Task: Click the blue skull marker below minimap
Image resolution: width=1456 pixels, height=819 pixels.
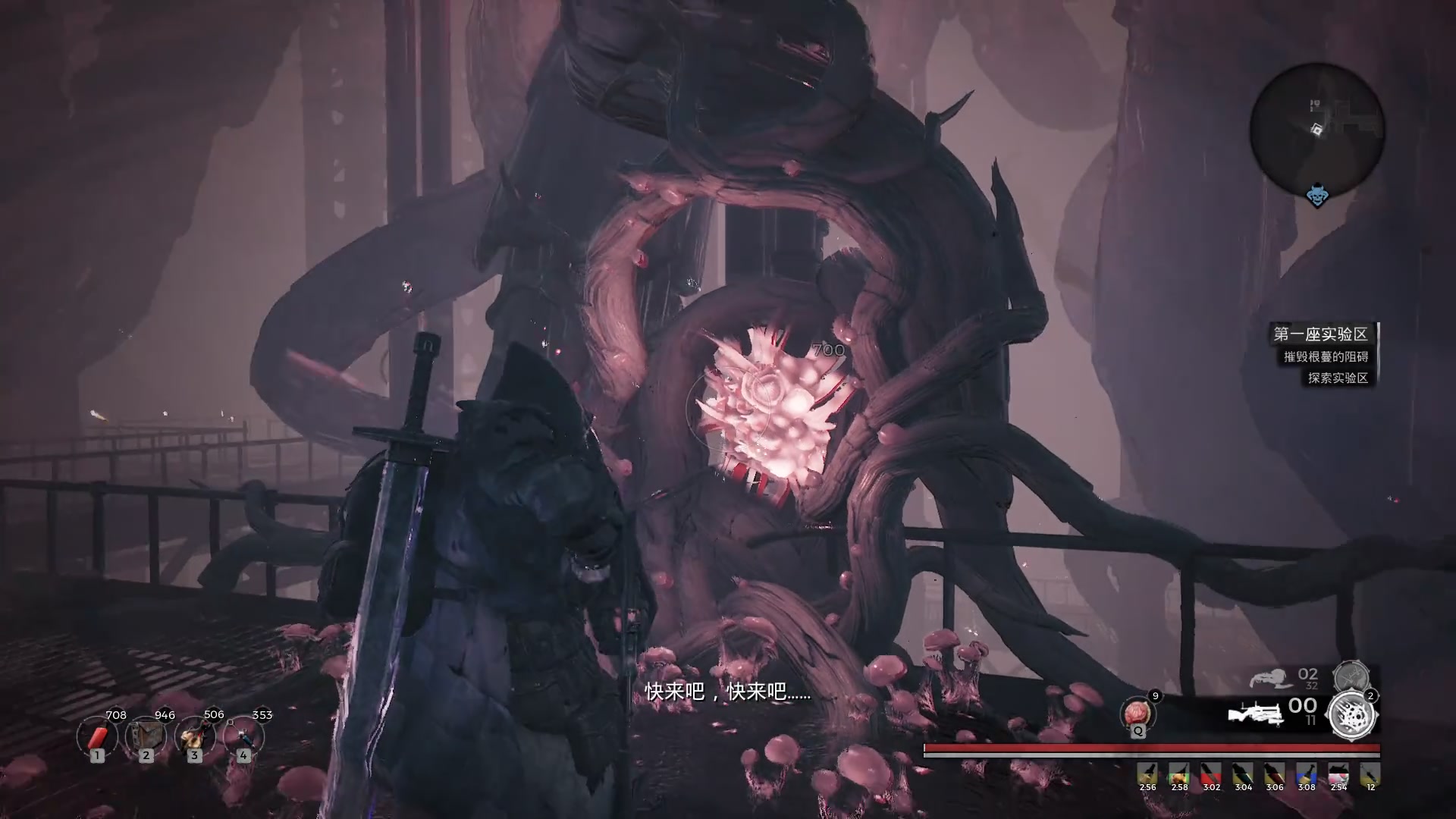Action: (1318, 196)
